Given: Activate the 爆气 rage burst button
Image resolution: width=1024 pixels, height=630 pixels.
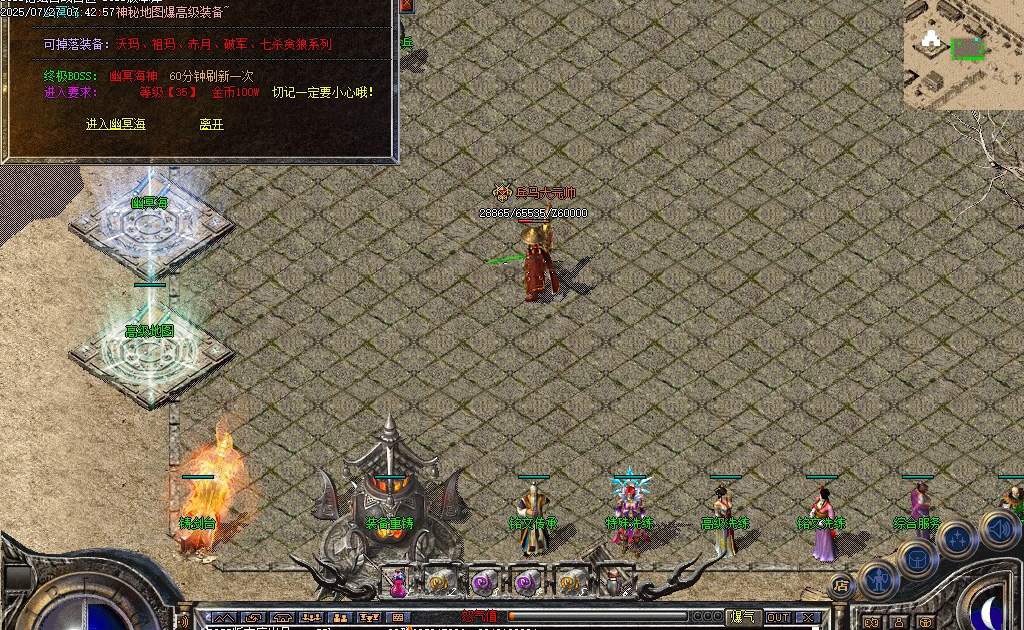Looking at the screenshot, I should (x=741, y=617).
